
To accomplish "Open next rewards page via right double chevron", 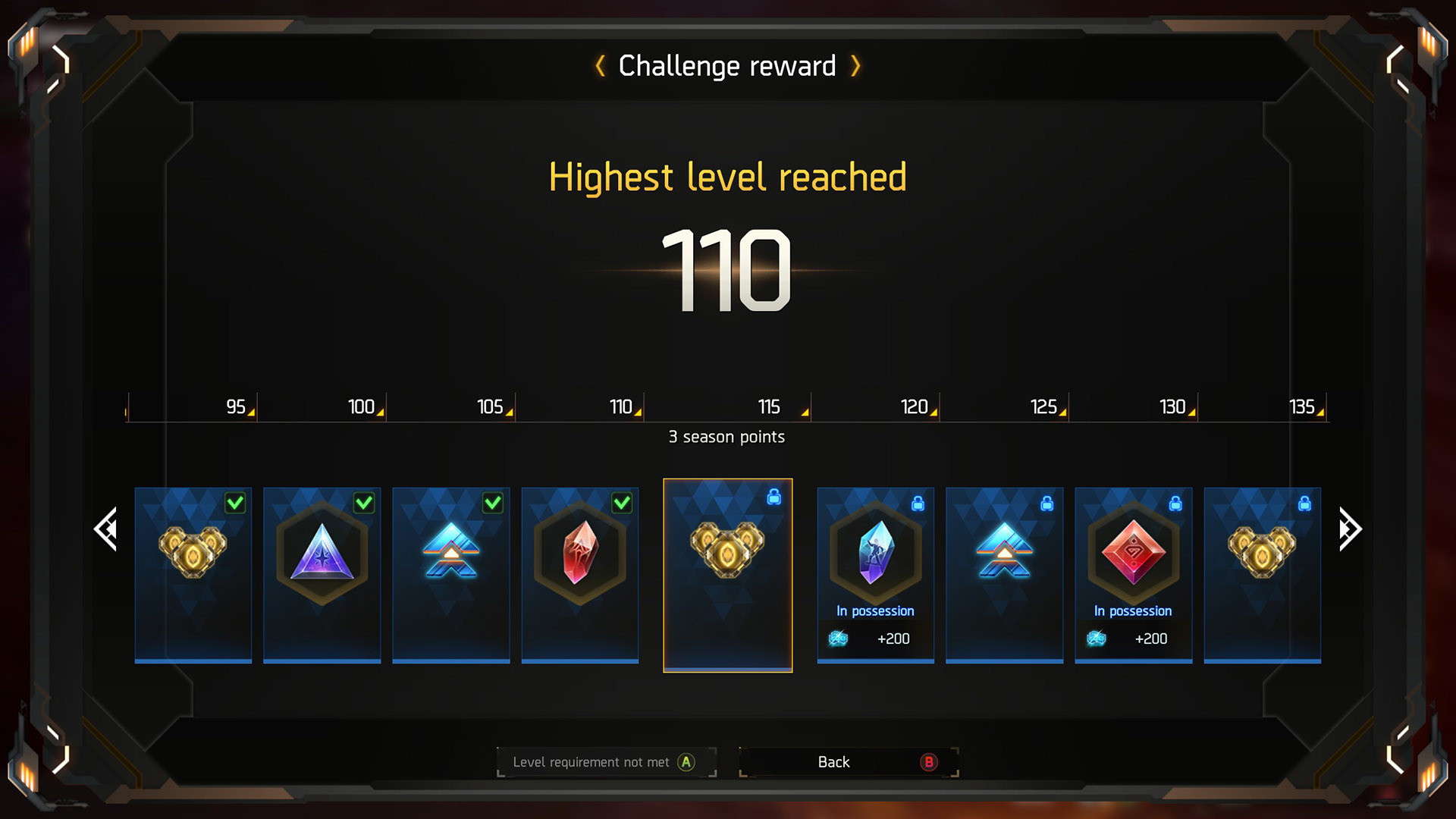I will 1348,529.
